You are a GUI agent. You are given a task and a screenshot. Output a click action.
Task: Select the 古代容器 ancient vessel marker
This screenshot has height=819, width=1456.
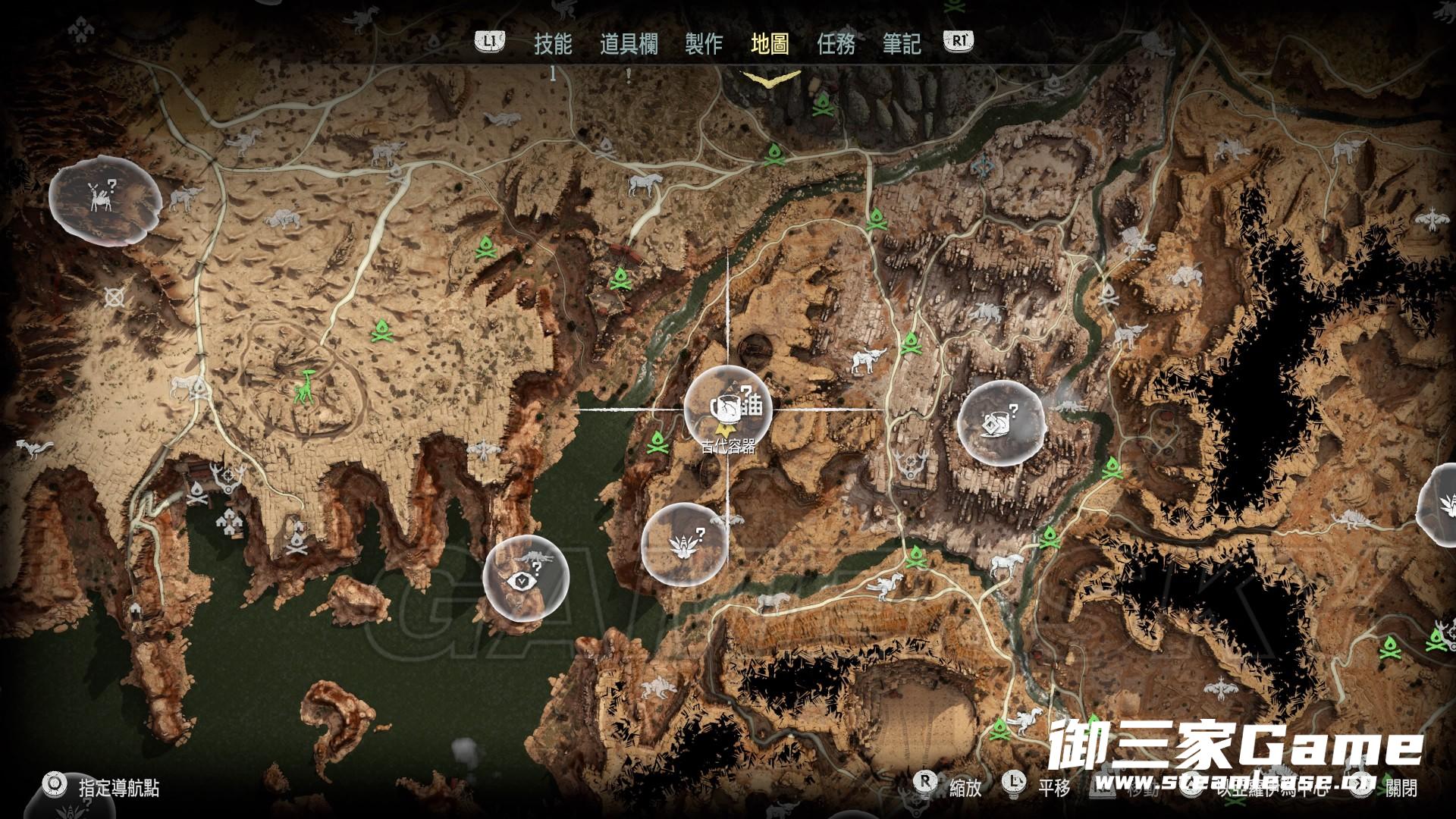[727, 409]
